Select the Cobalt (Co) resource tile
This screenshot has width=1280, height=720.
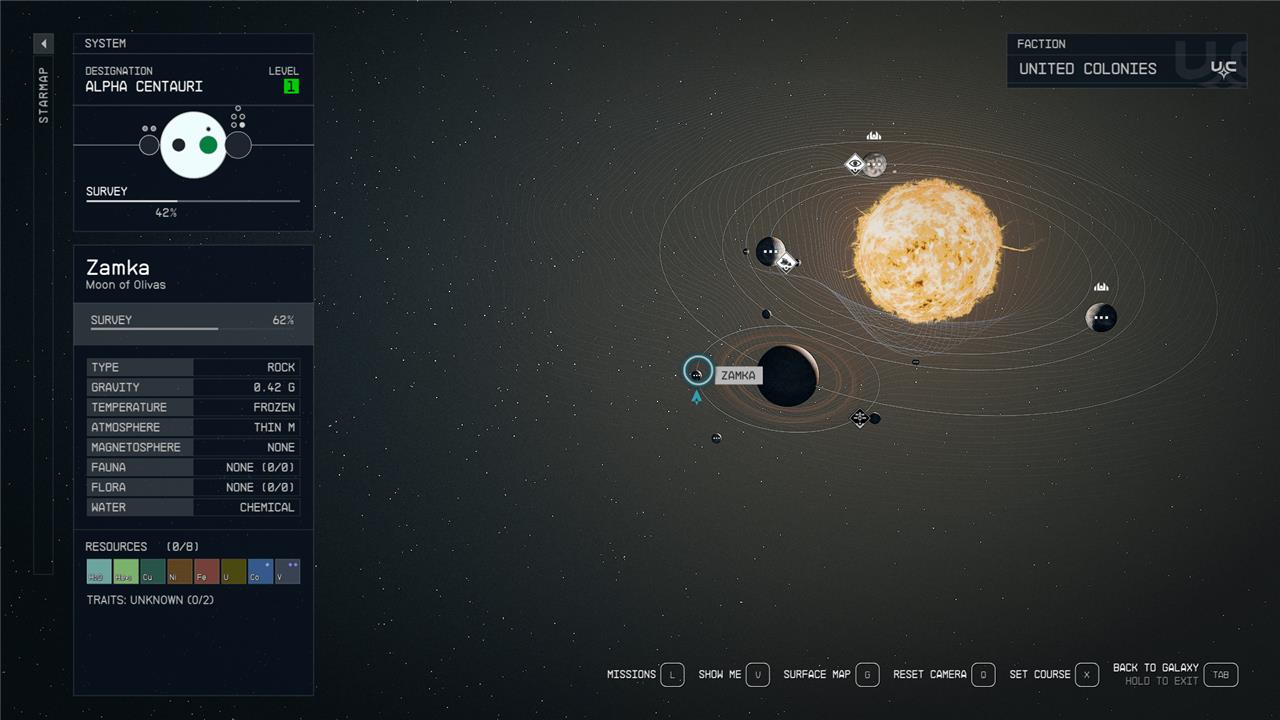260,571
